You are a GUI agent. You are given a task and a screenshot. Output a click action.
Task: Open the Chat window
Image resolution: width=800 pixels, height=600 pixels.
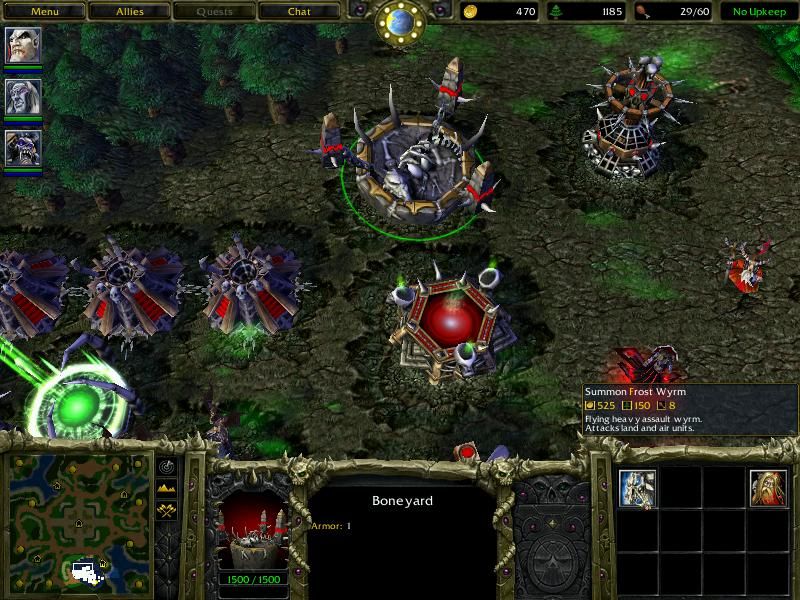pyautogui.click(x=299, y=12)
